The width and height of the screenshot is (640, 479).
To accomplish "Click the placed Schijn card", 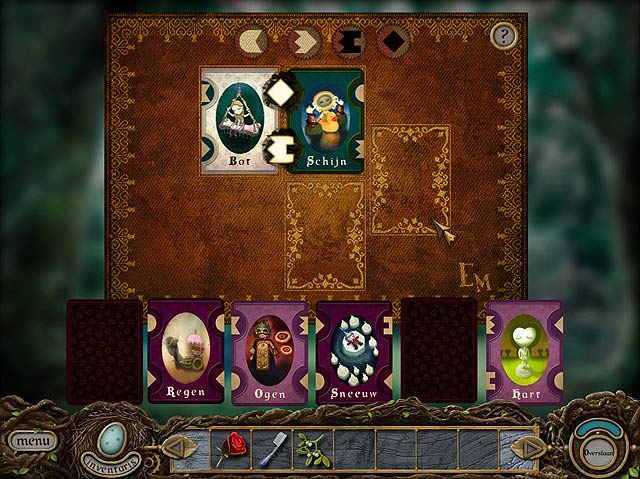I will 326,122.
